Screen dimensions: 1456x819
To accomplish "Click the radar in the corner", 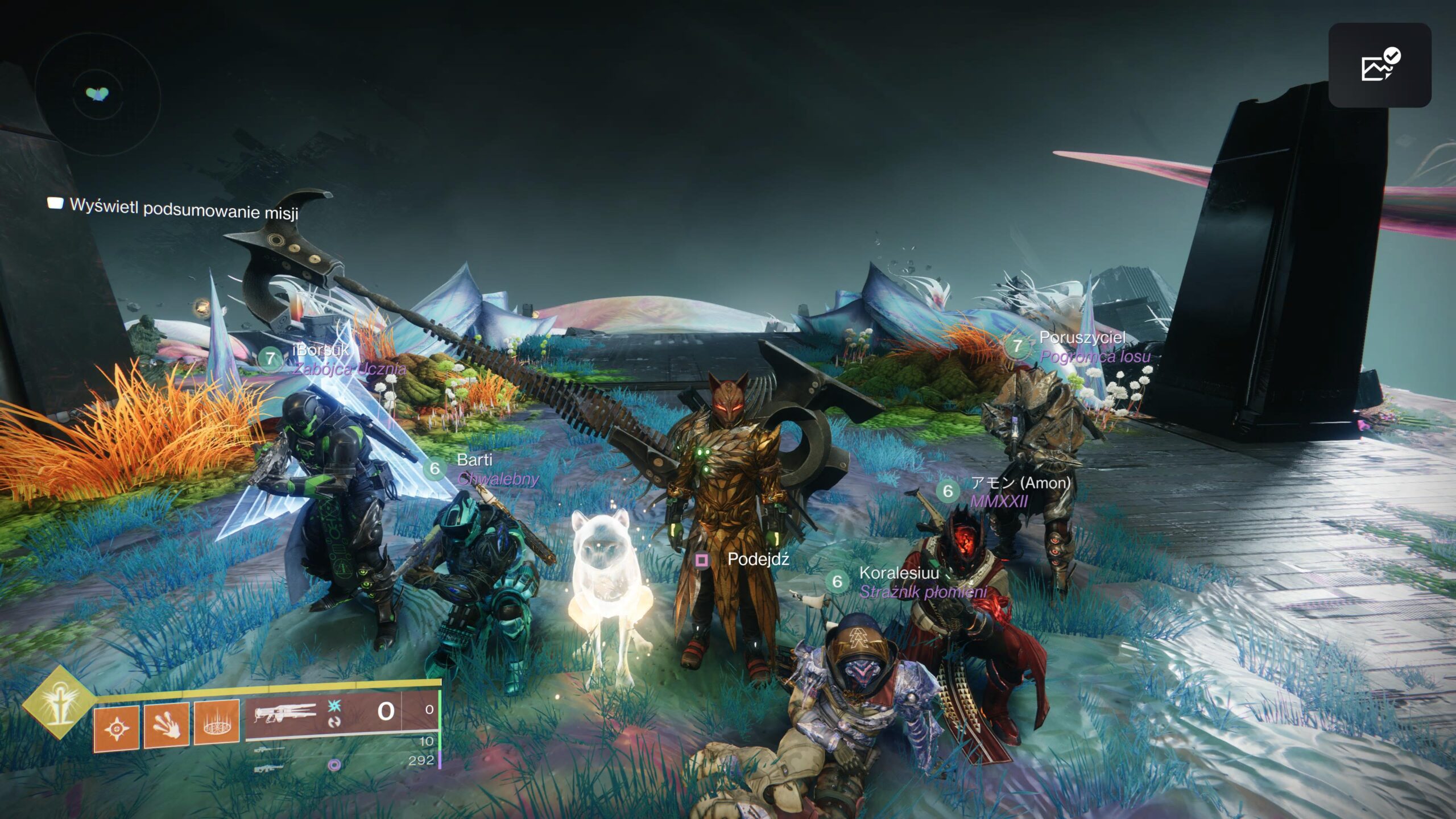I will point(97,95).
